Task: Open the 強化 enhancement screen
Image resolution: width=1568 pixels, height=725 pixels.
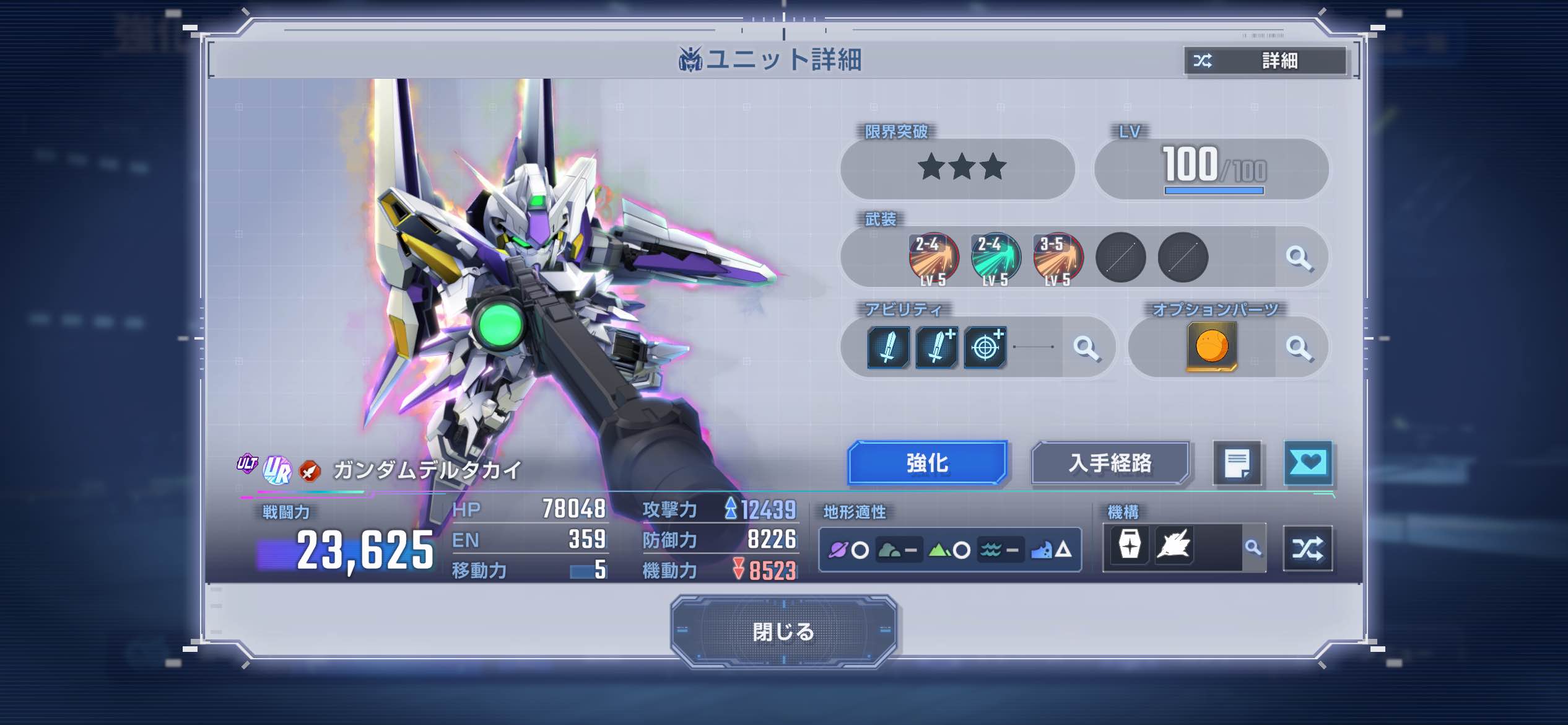Action: tap(927, 463)
